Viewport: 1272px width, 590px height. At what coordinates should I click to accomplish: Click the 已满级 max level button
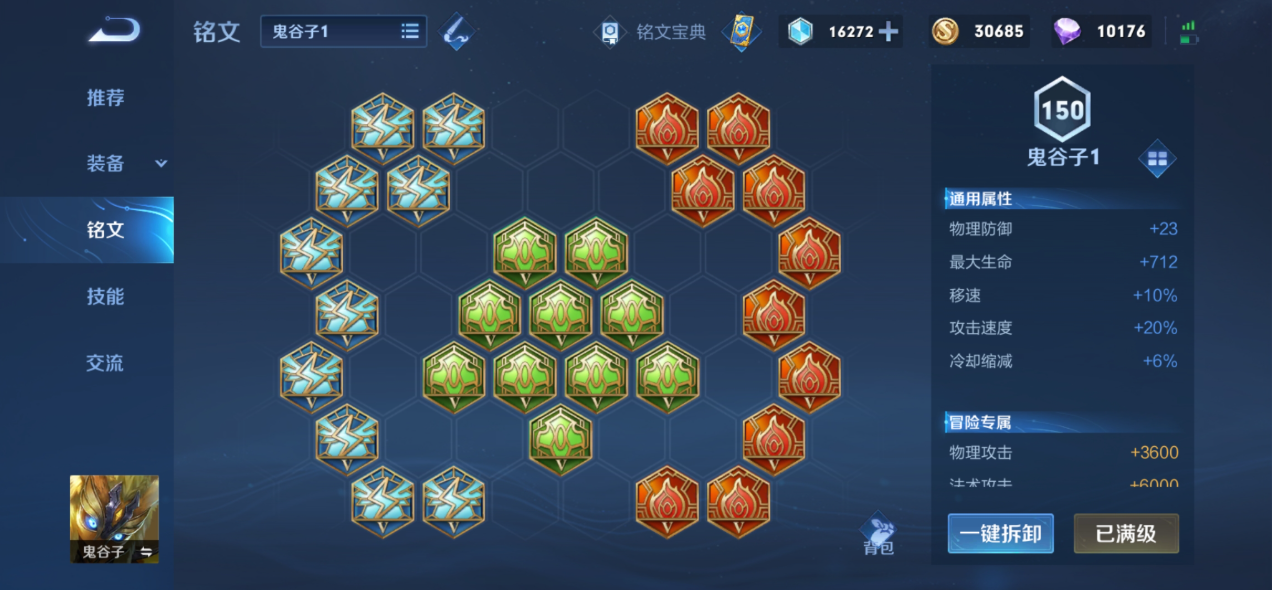point(1126,534)
